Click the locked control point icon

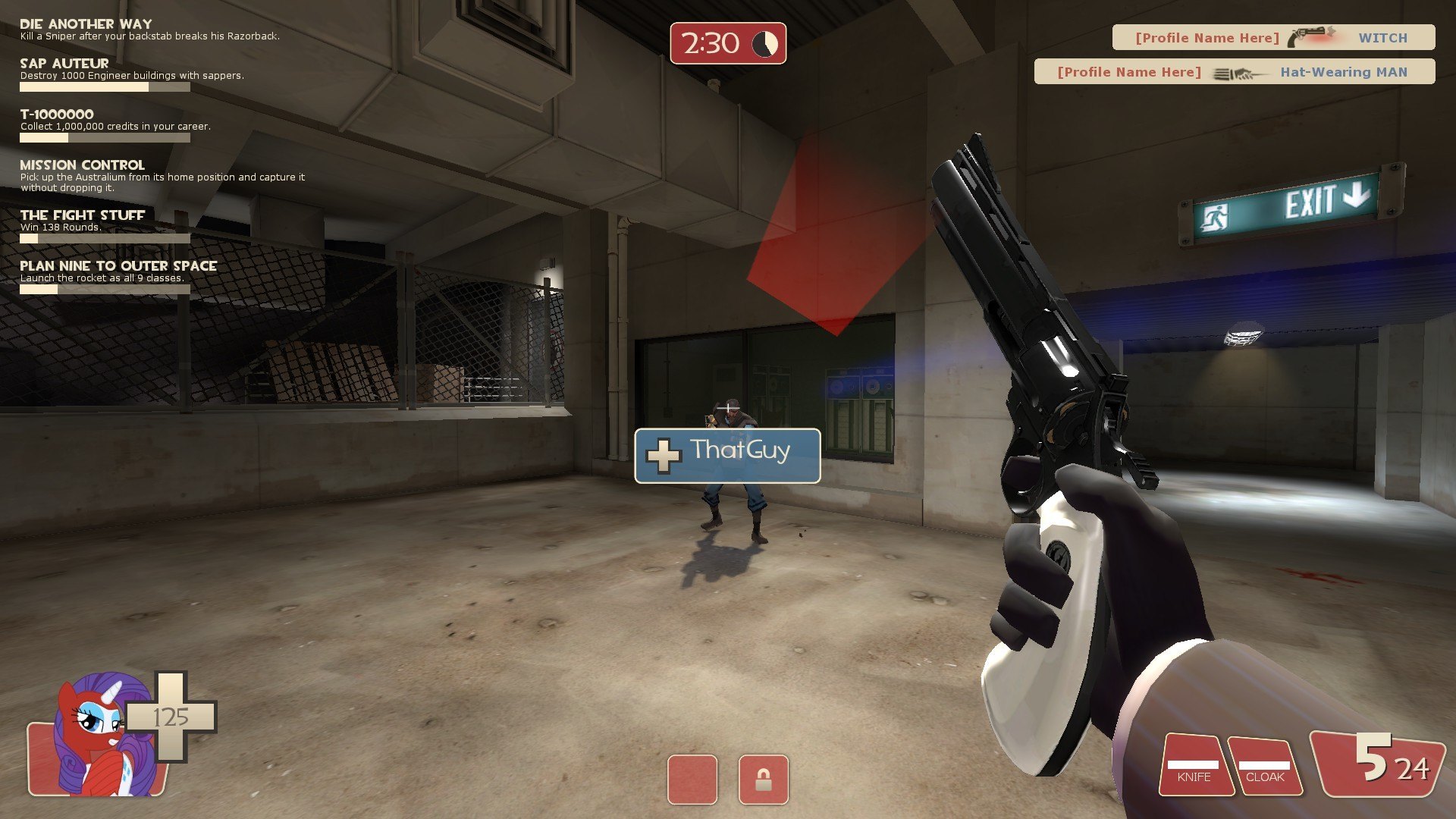tap(763, 779)
